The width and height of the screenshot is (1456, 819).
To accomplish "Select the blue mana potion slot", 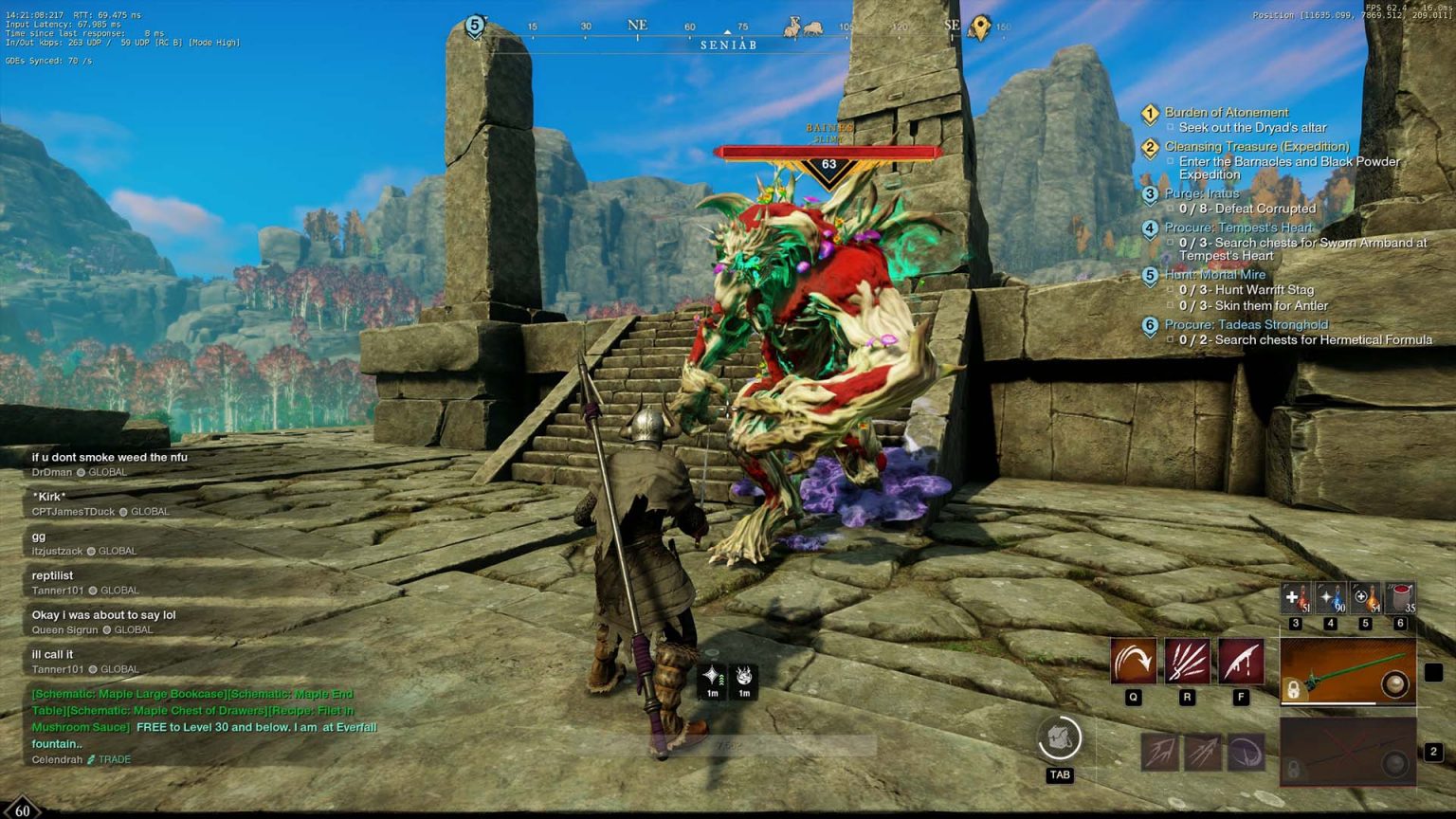I will click(x=1331, y=598).
